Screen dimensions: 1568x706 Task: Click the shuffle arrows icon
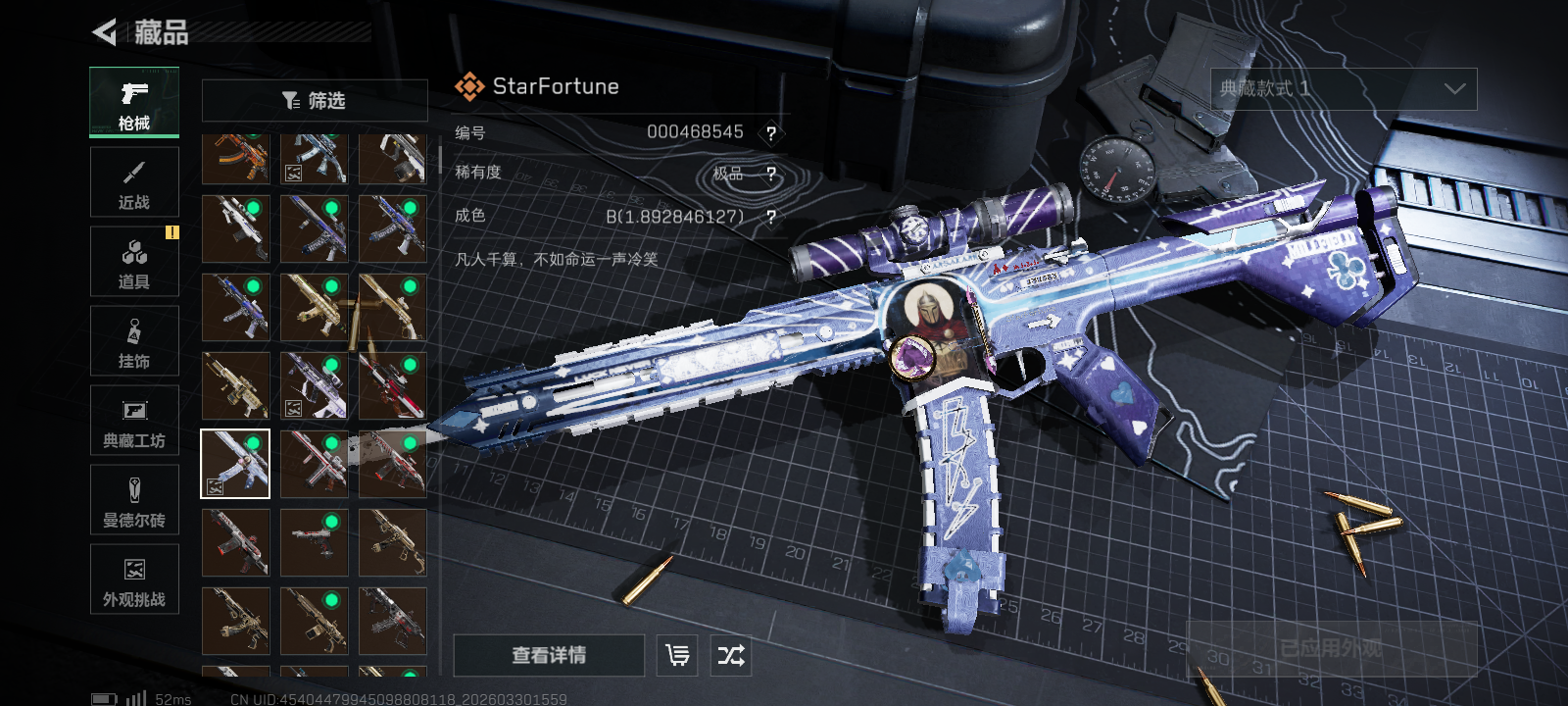[731, 655]
